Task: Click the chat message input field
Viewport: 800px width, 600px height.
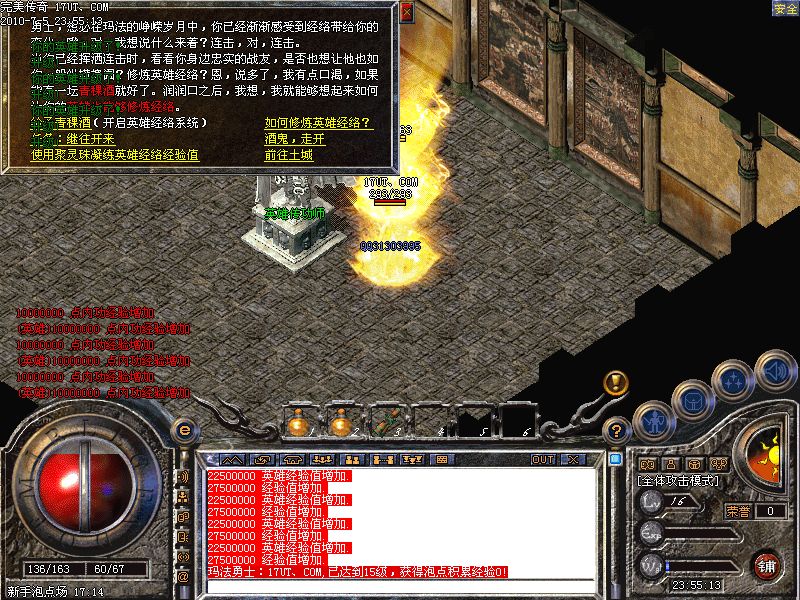Action: 400,585
